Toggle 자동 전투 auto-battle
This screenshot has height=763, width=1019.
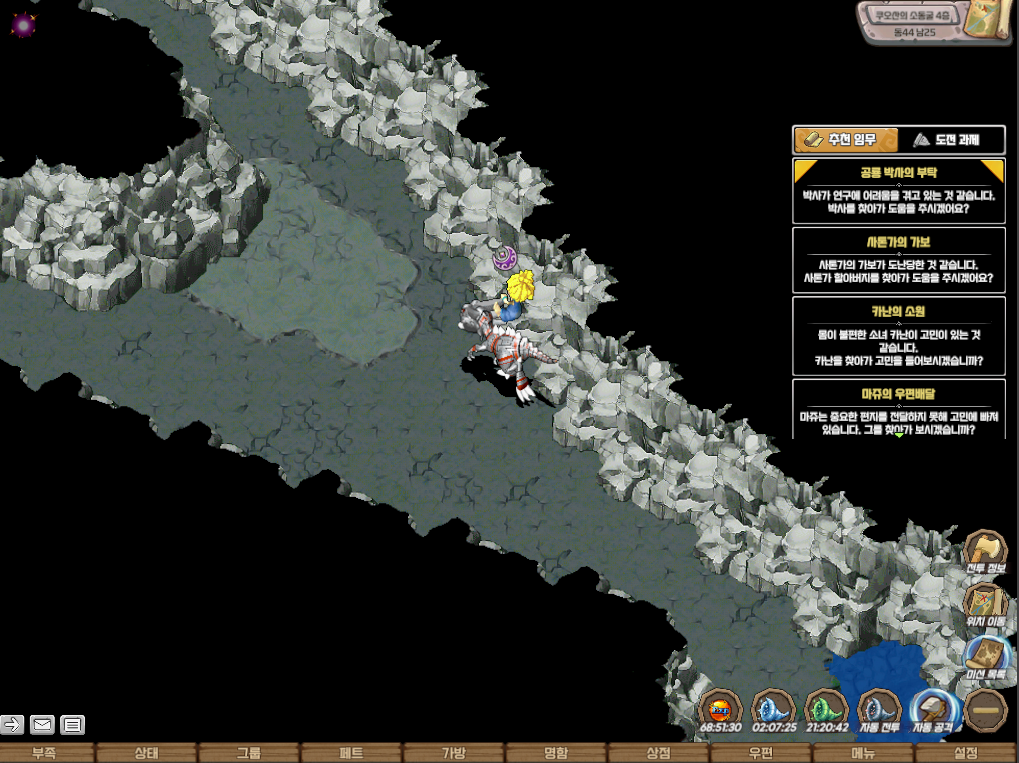(880, 709)
